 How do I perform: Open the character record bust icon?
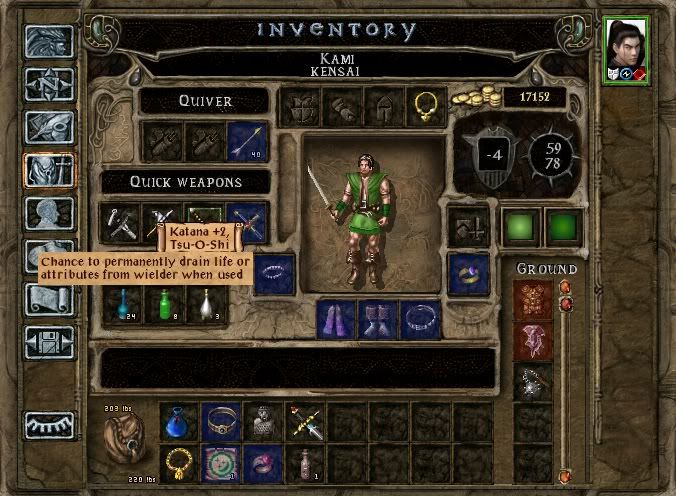coord(49,215)
